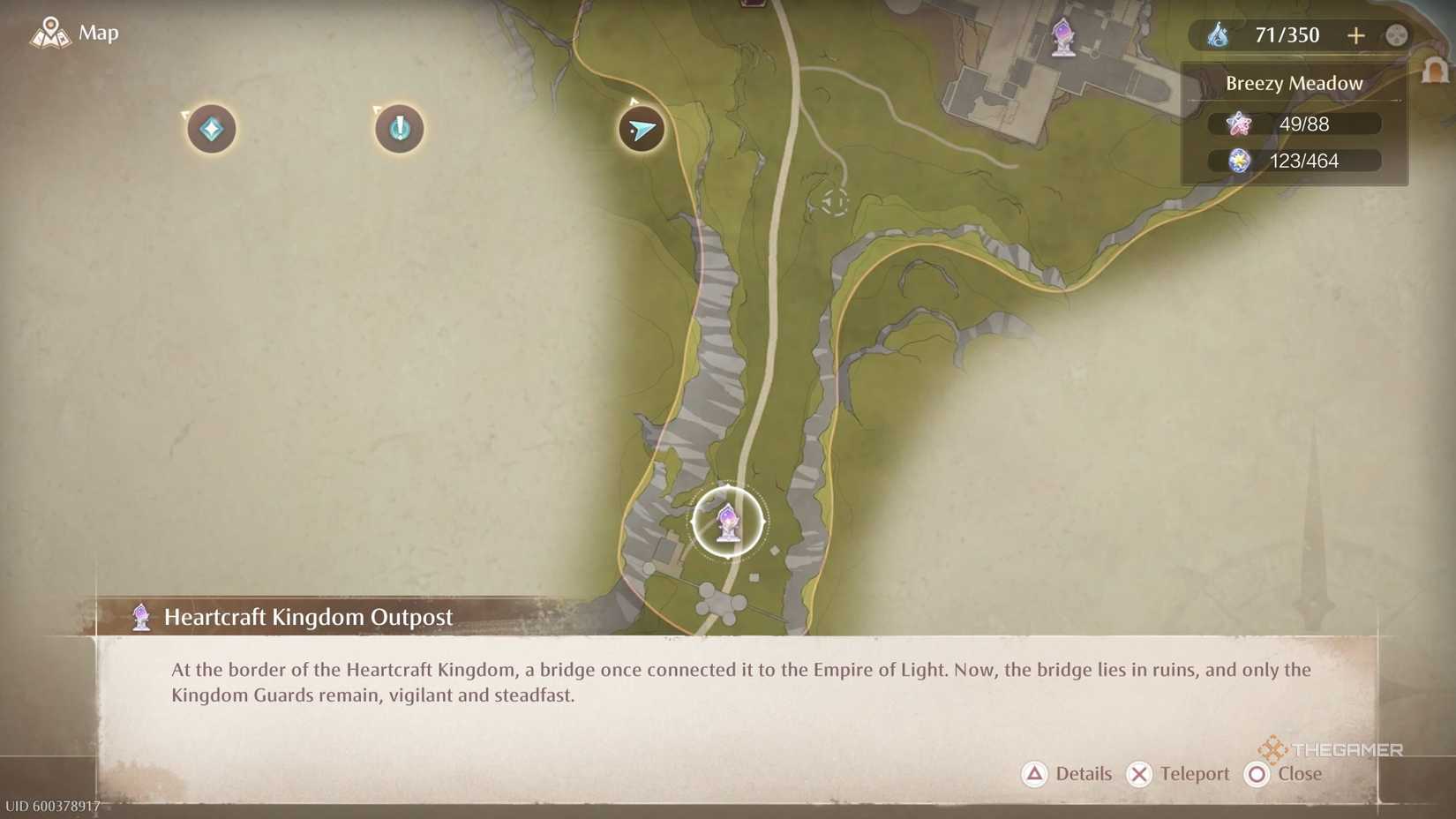Select the Heartcraft Kingdom Outpost marker
This screenshot has height=819, width=1456.
[725, 522]
